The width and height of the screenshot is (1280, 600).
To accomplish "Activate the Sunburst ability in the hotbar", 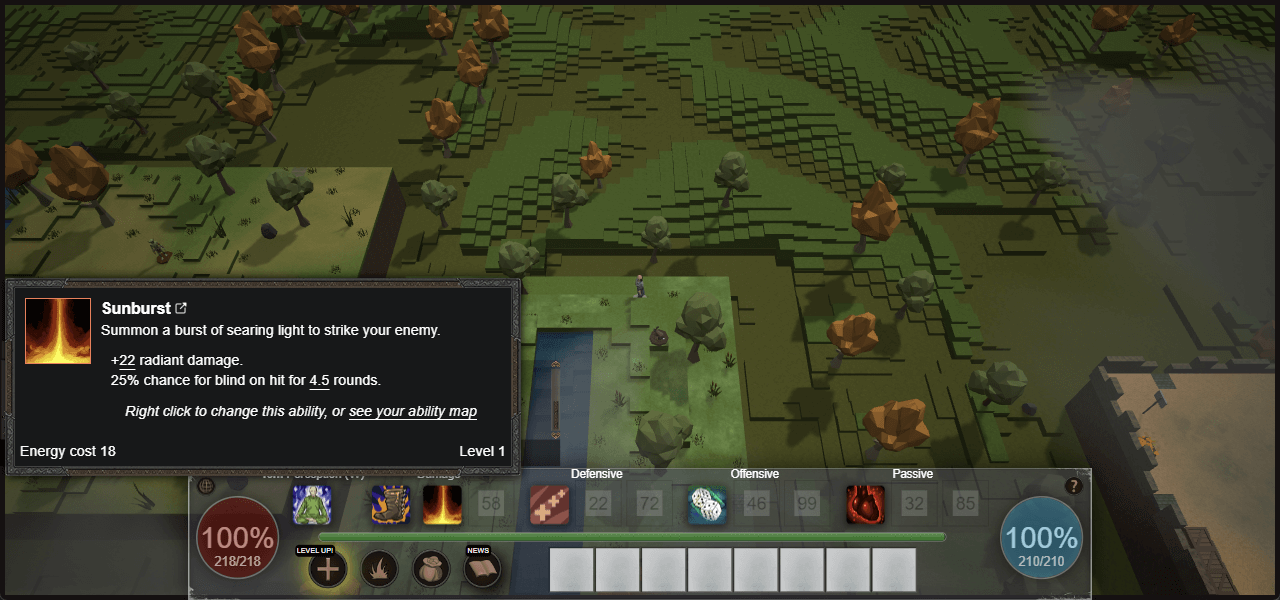I will [441, 505].
